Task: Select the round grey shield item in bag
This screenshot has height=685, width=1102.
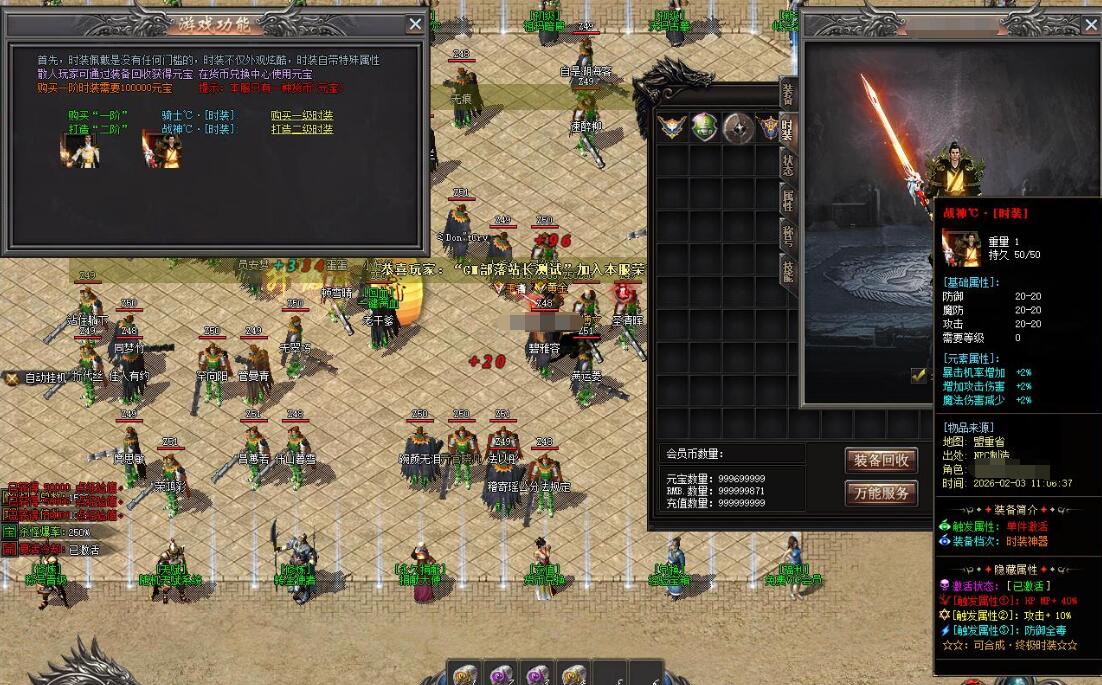Action: click(x=738, y=127)
